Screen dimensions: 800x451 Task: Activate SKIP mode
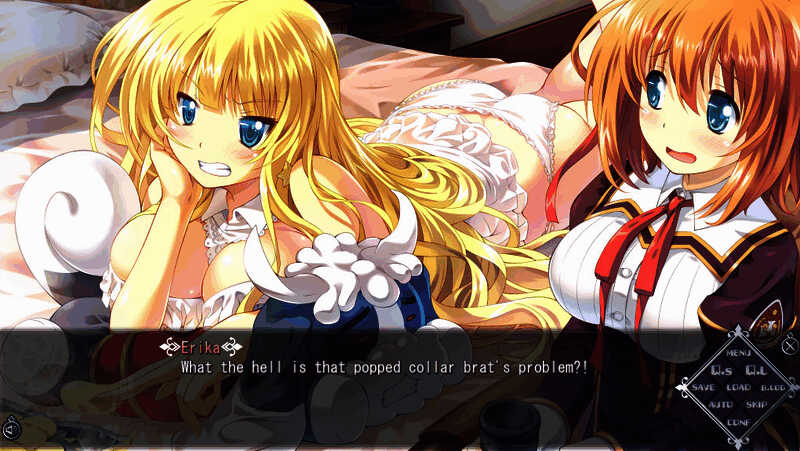click(756, 404)
